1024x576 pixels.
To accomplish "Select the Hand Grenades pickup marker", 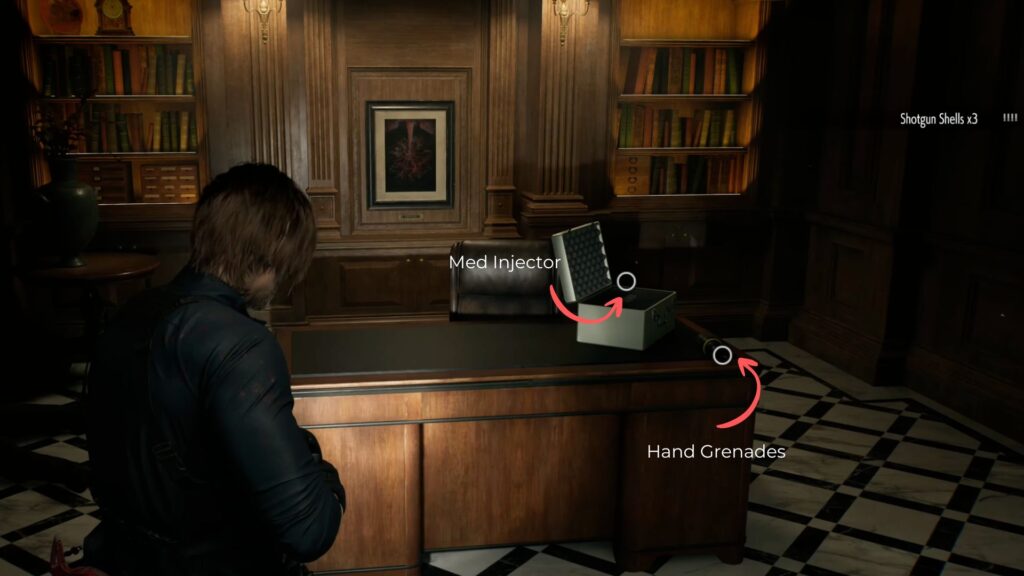I will [x=721, y=354].
